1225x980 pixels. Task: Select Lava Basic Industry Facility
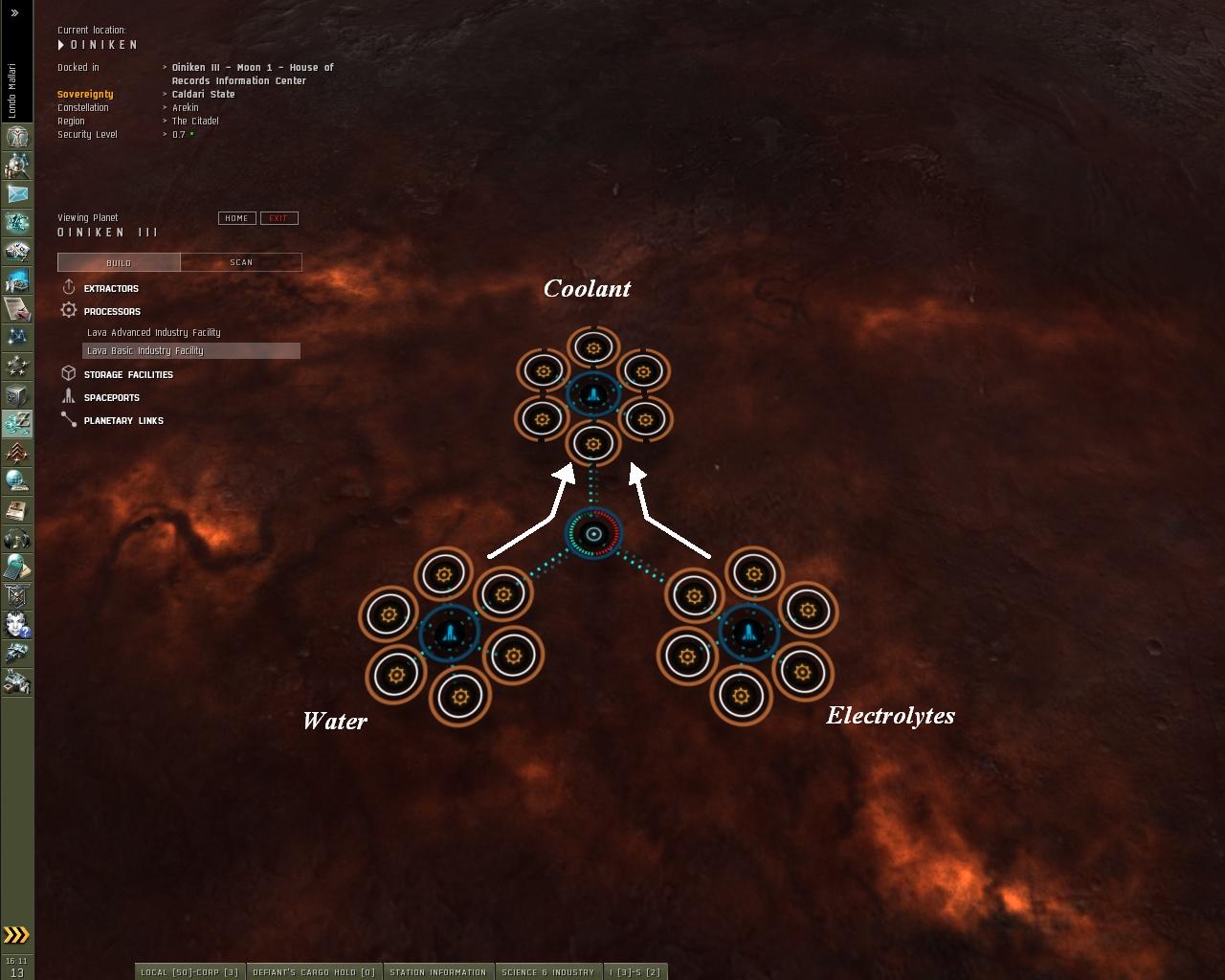point(145,350)
